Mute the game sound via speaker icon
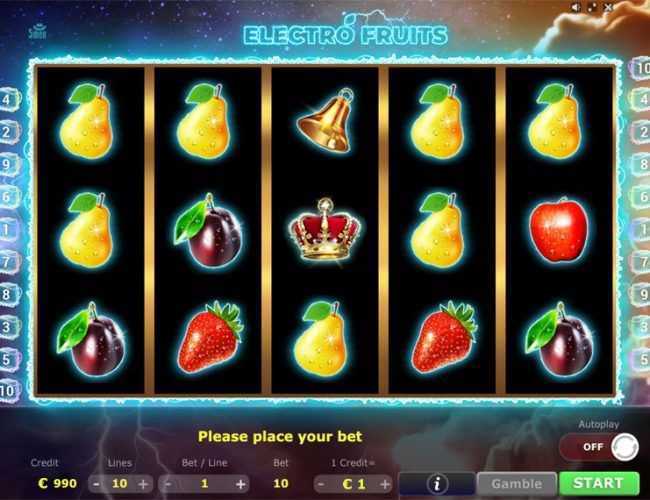 point(577,7)
